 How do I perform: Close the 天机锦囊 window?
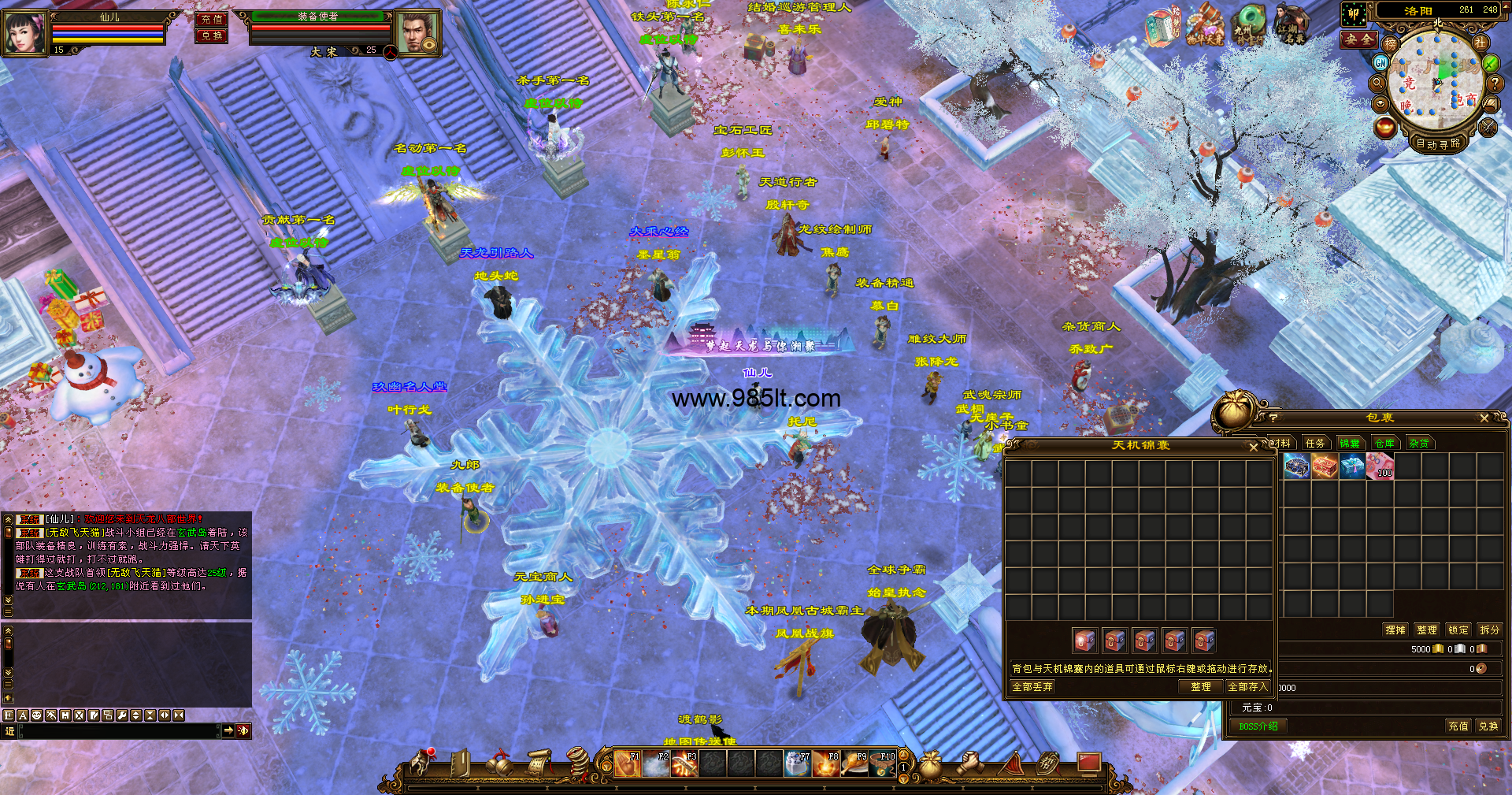[1254, 447]
